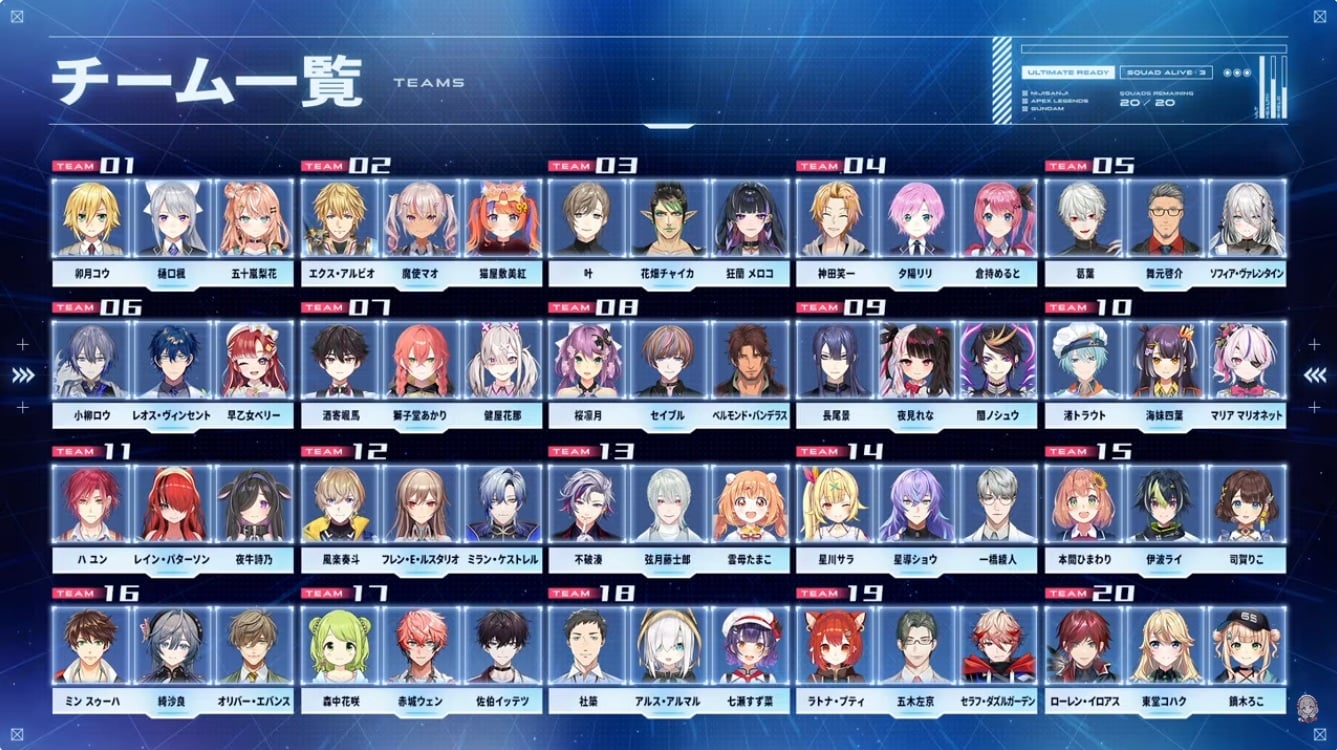
Task: Choose the 星川サラ player tile
Action: pos(835,504)
